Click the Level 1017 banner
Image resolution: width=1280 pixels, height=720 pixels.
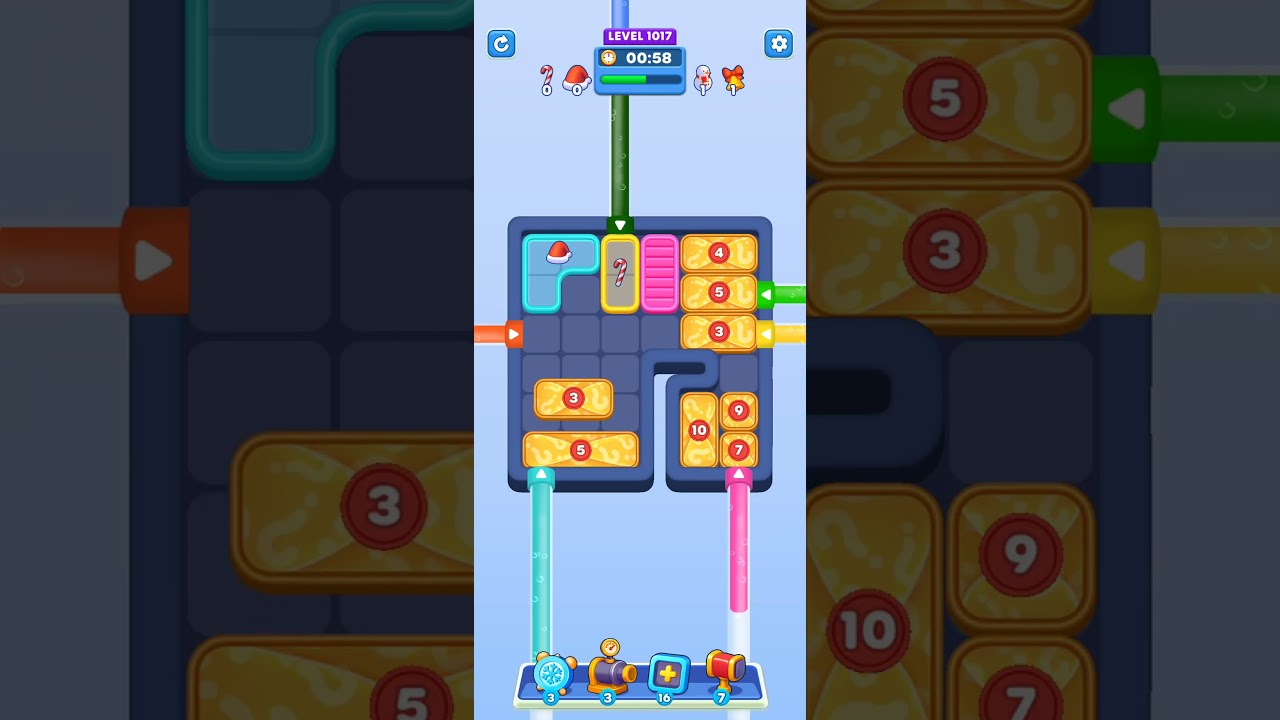tap(639, 36)
